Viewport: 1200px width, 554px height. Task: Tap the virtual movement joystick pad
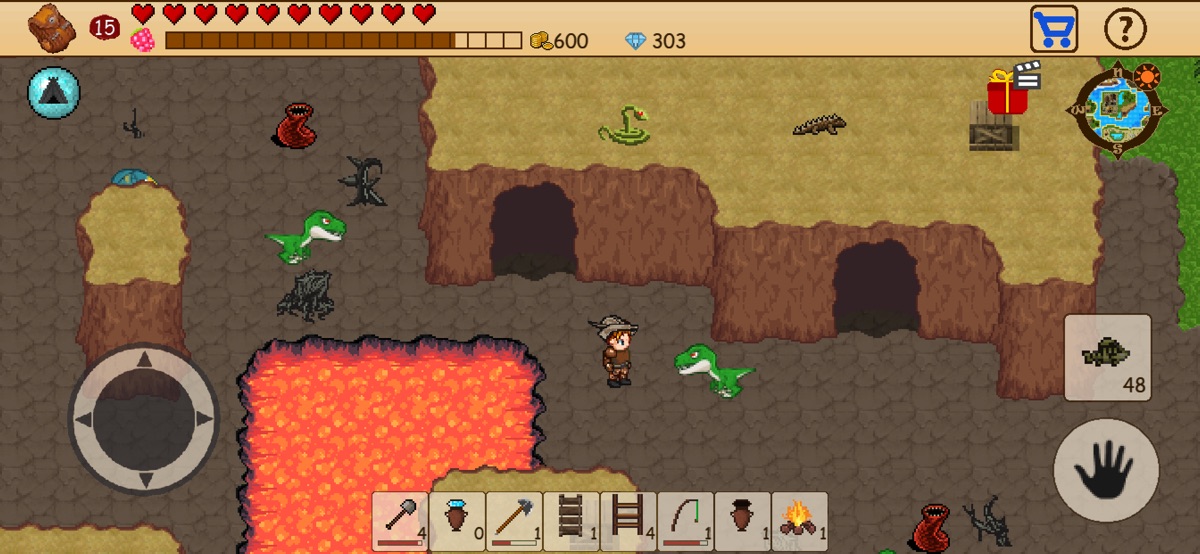click(x=144, y=418)
